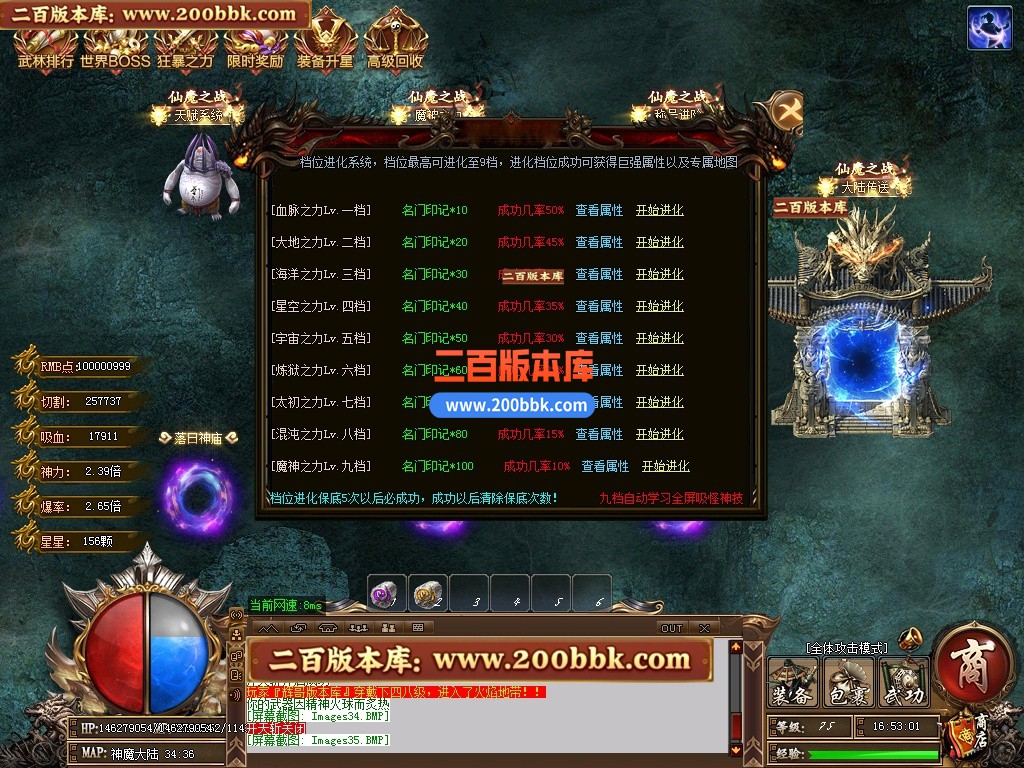Screen dimensions: 1024x768
Task: Open 装备升星 equipment star-up
Action: pyautogui.click(x=325, y=45)
